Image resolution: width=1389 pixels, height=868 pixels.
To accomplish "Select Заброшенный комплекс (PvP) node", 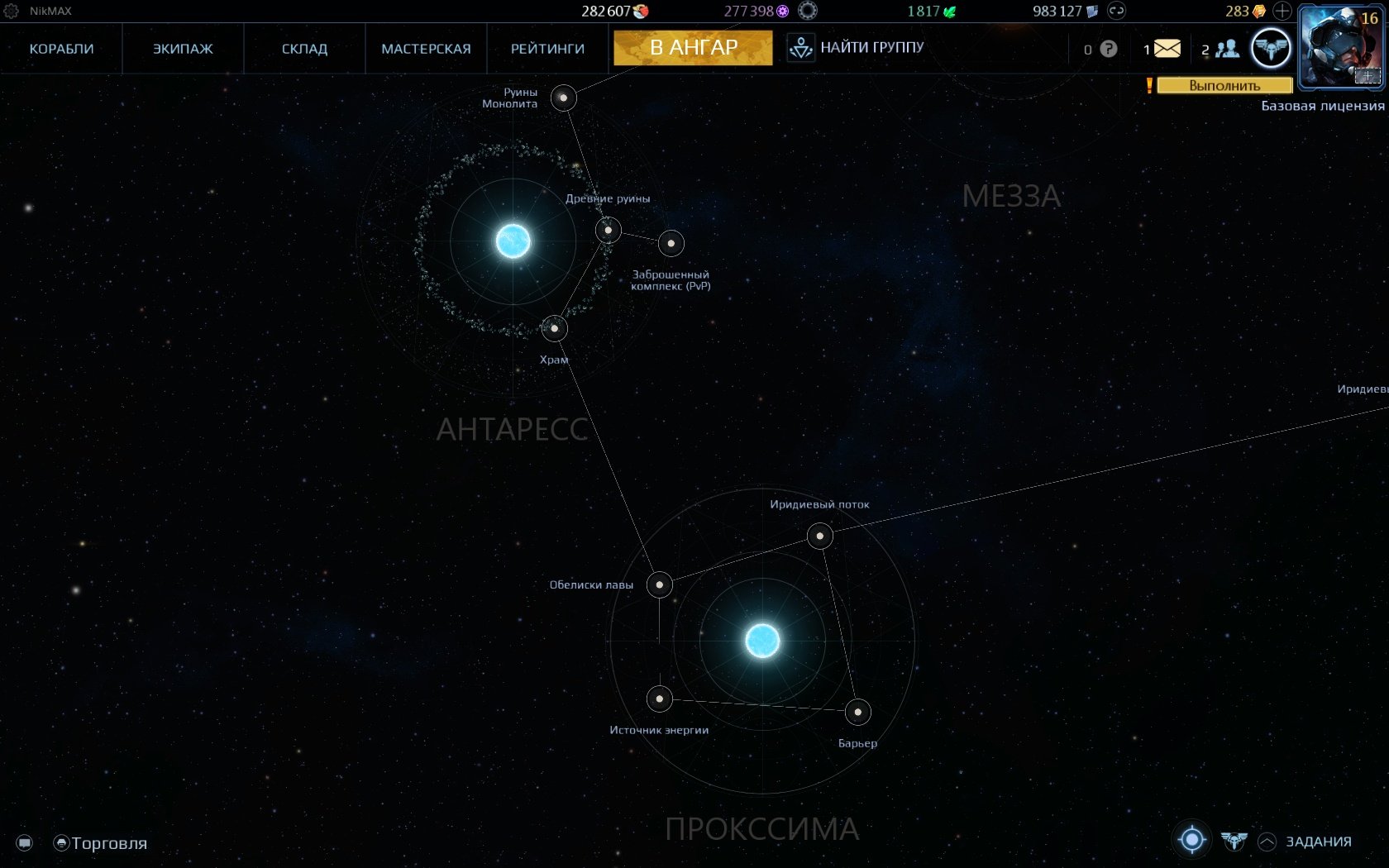I will (x=671, y=243).
